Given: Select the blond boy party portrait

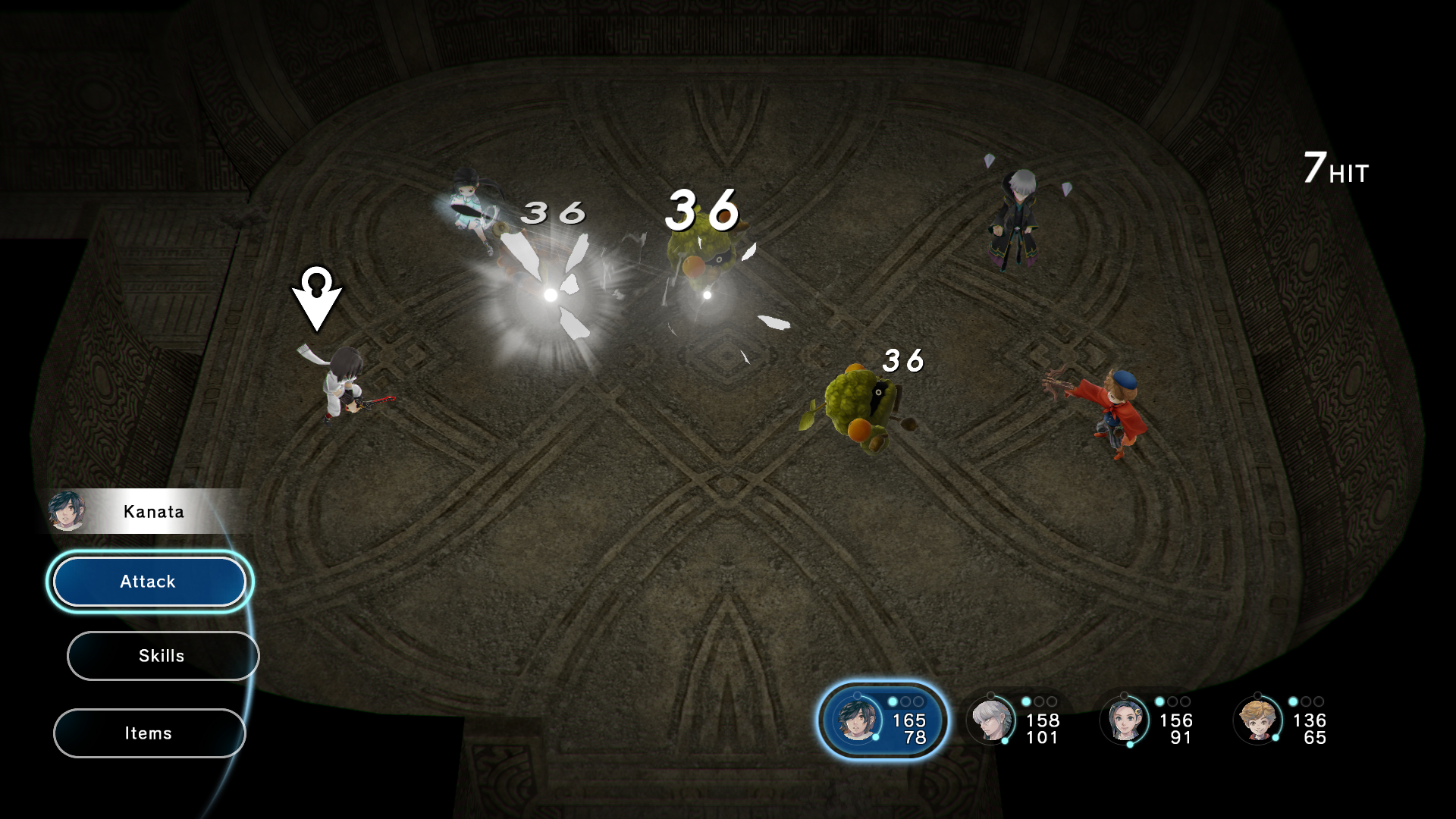Looking at the screenshot, I should 1258,720.
